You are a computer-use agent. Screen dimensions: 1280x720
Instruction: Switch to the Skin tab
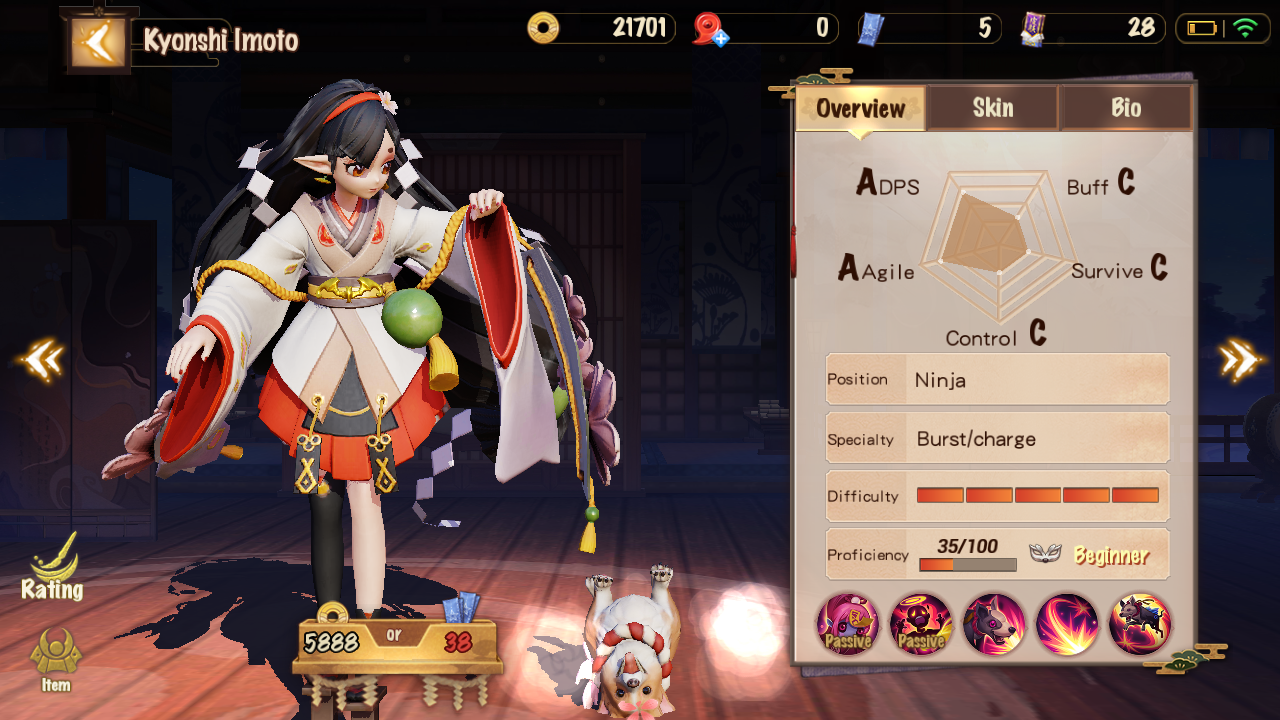click(x=992, y=108)
